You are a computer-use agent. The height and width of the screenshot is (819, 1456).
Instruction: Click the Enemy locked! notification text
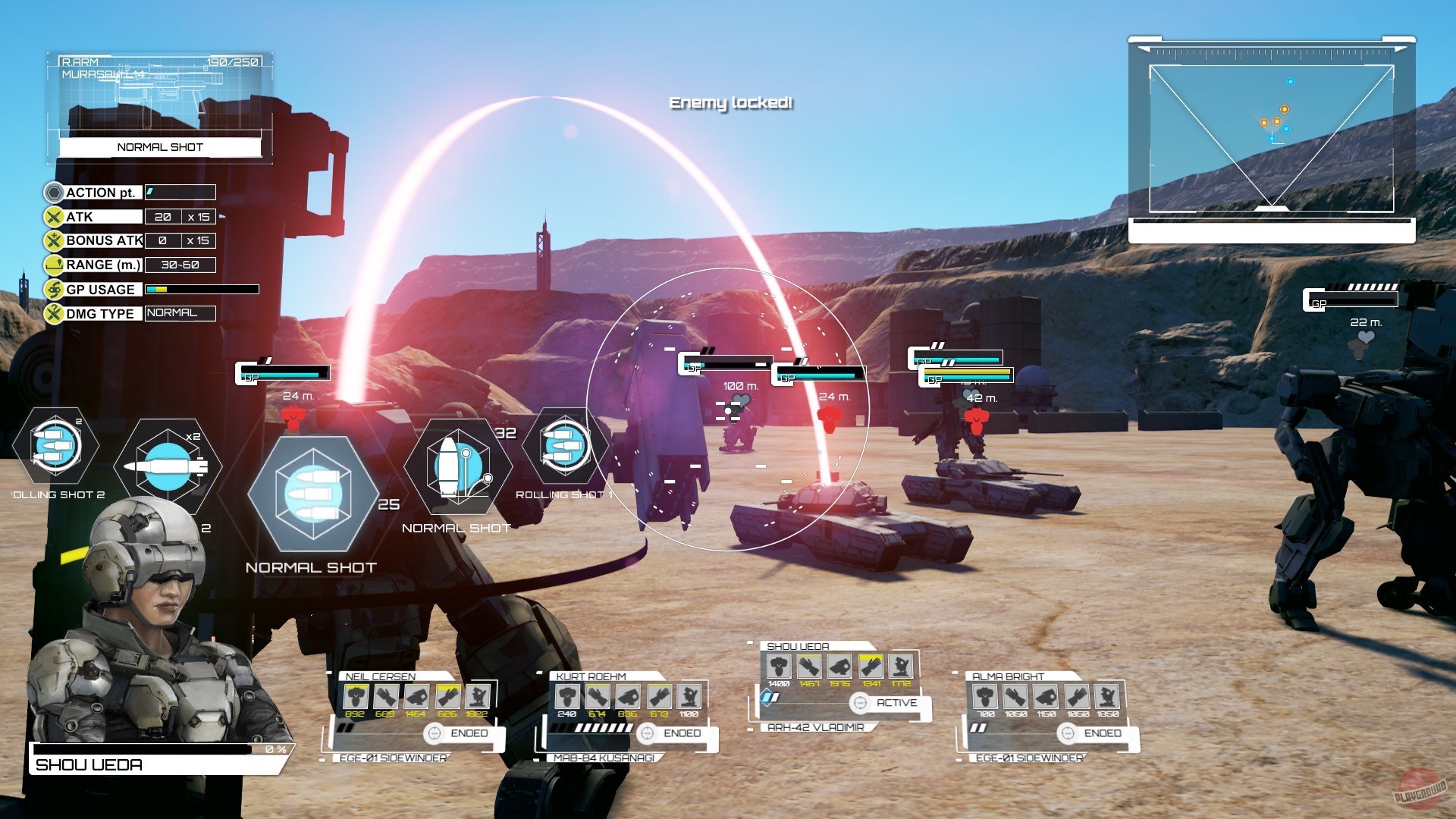coord(731,102)
